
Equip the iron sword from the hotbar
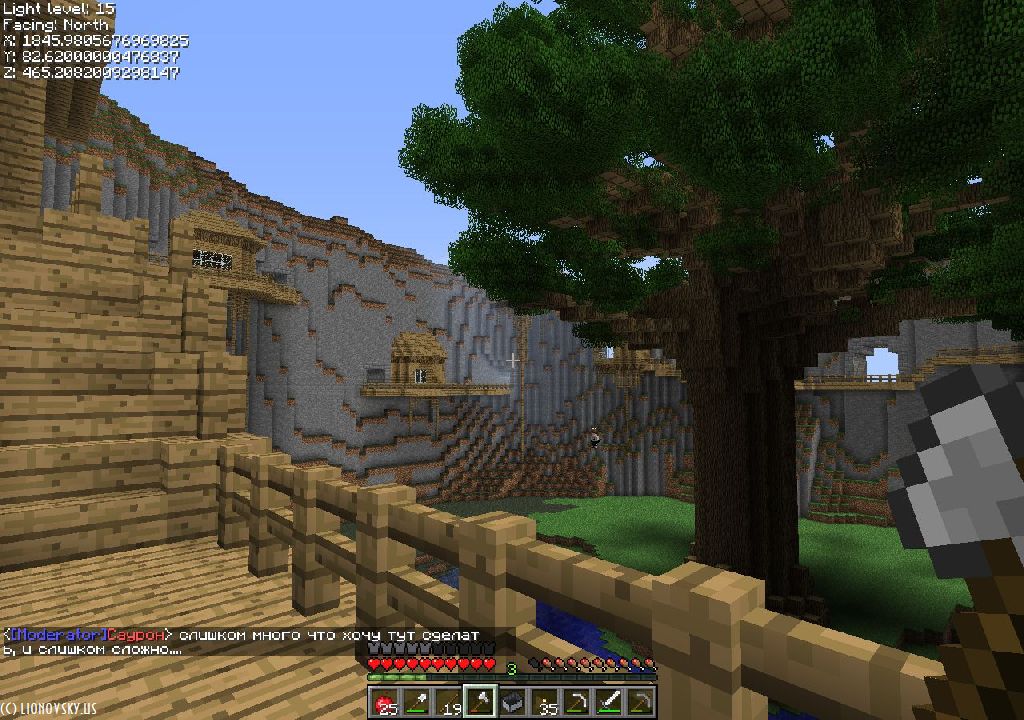[x=609, y=703]
